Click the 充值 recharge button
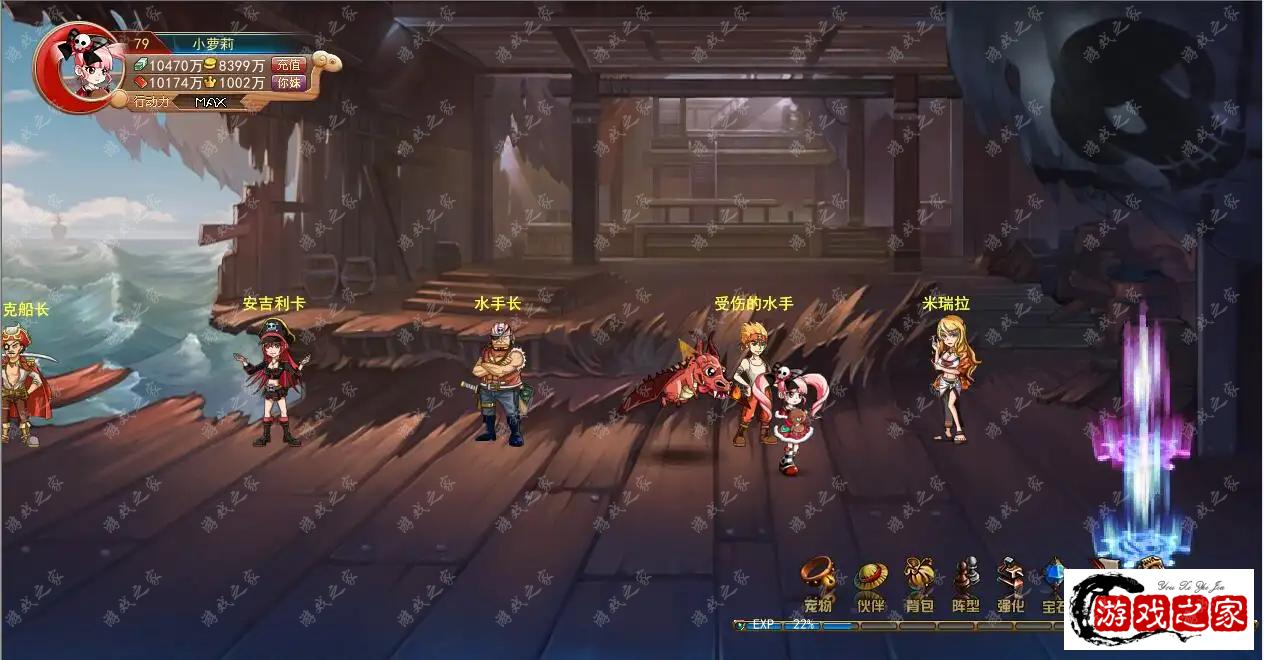Viewport: 1264px width, 660px height. pos(289,65)
